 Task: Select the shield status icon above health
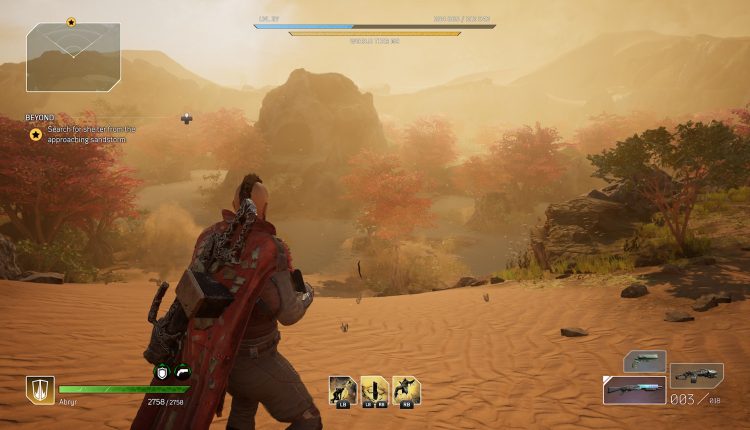click(162, 372)
